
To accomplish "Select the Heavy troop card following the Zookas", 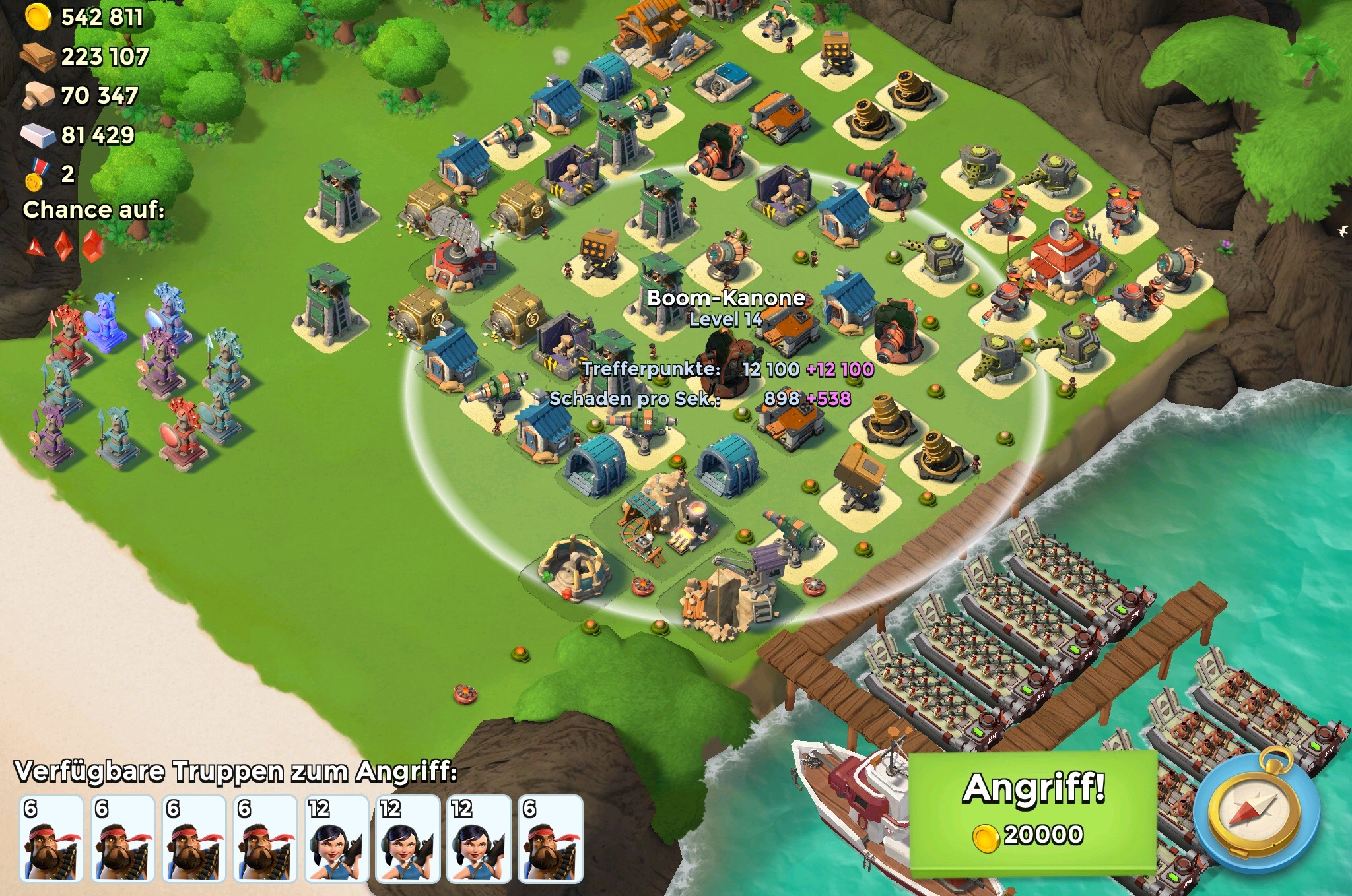I will 550,839.
